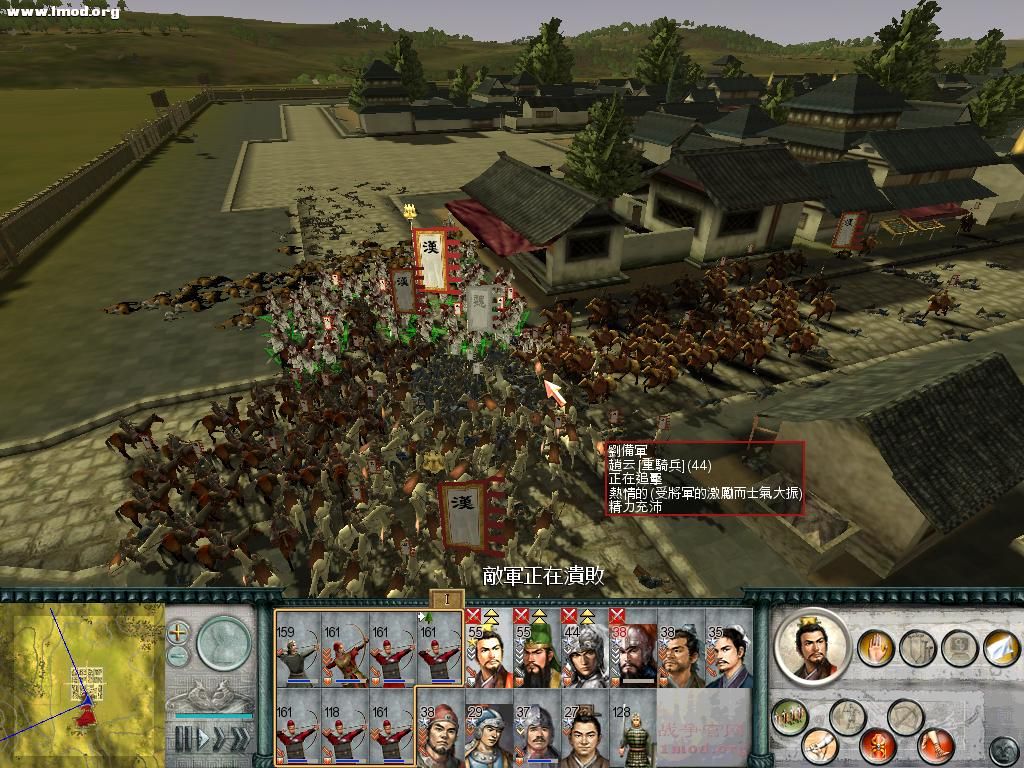Toggle the group formation soldiers icon

(790, 716)
